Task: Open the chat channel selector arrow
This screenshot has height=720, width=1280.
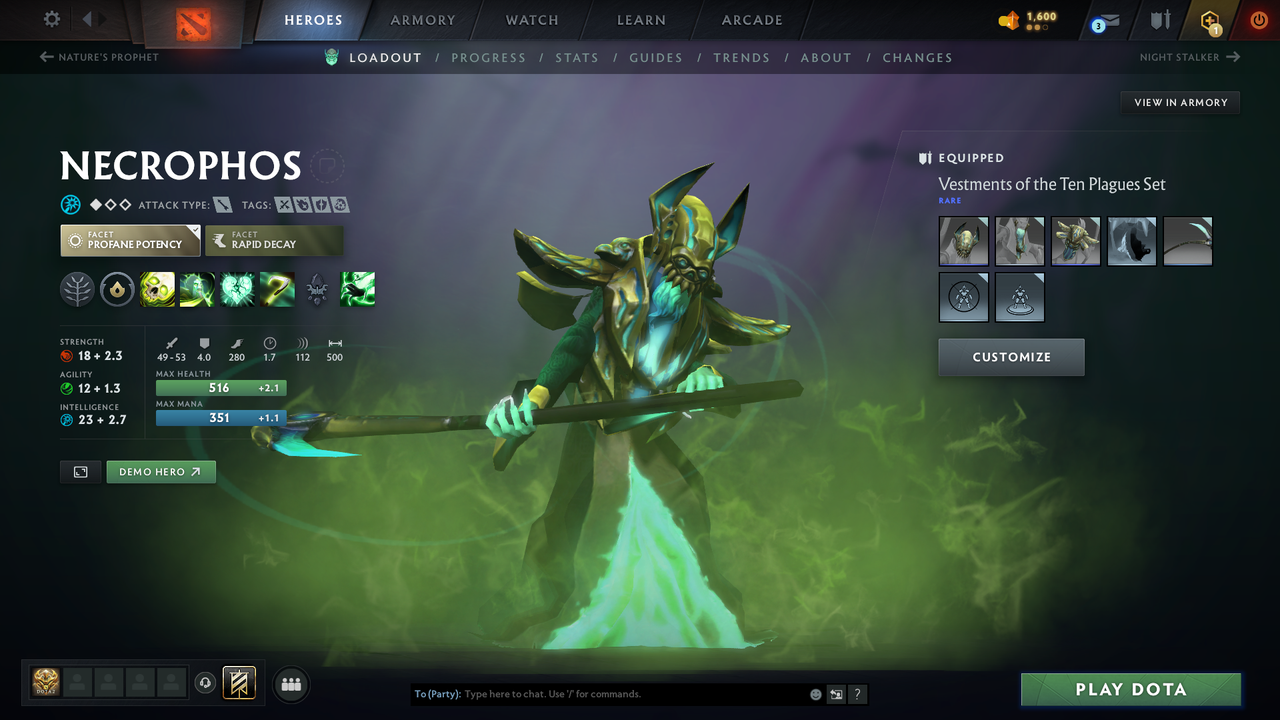Action: coord(836,693)
